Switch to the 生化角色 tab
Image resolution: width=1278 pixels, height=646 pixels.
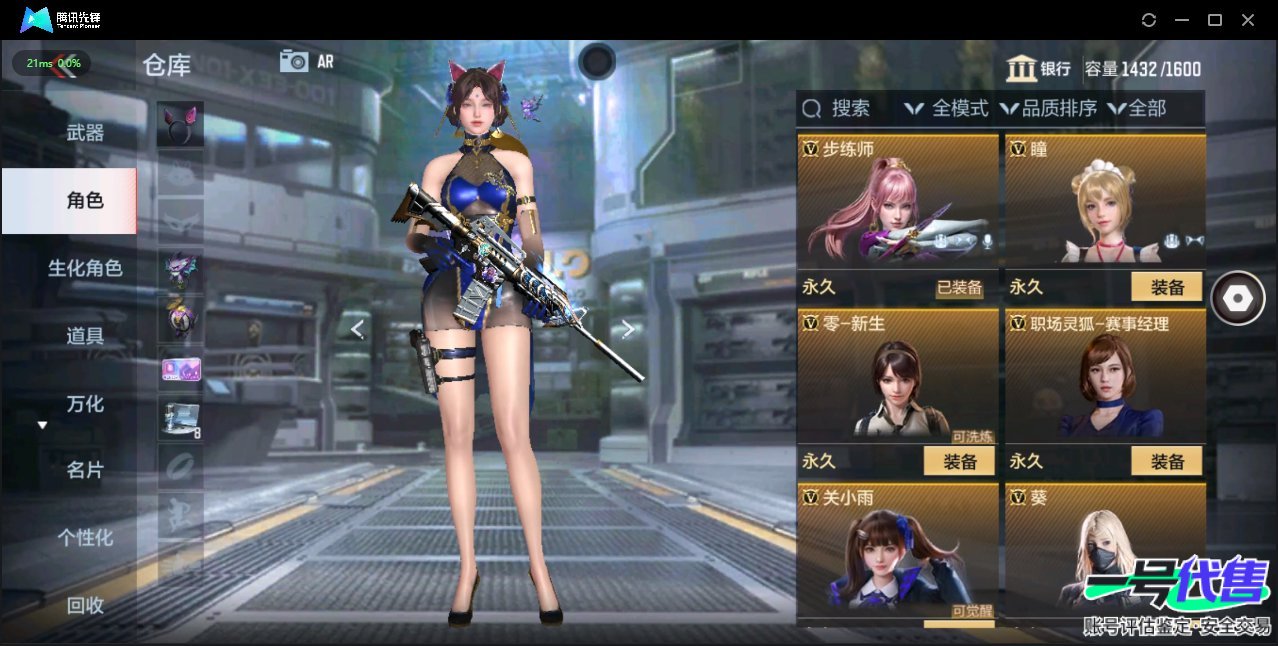tap(85, 268)
